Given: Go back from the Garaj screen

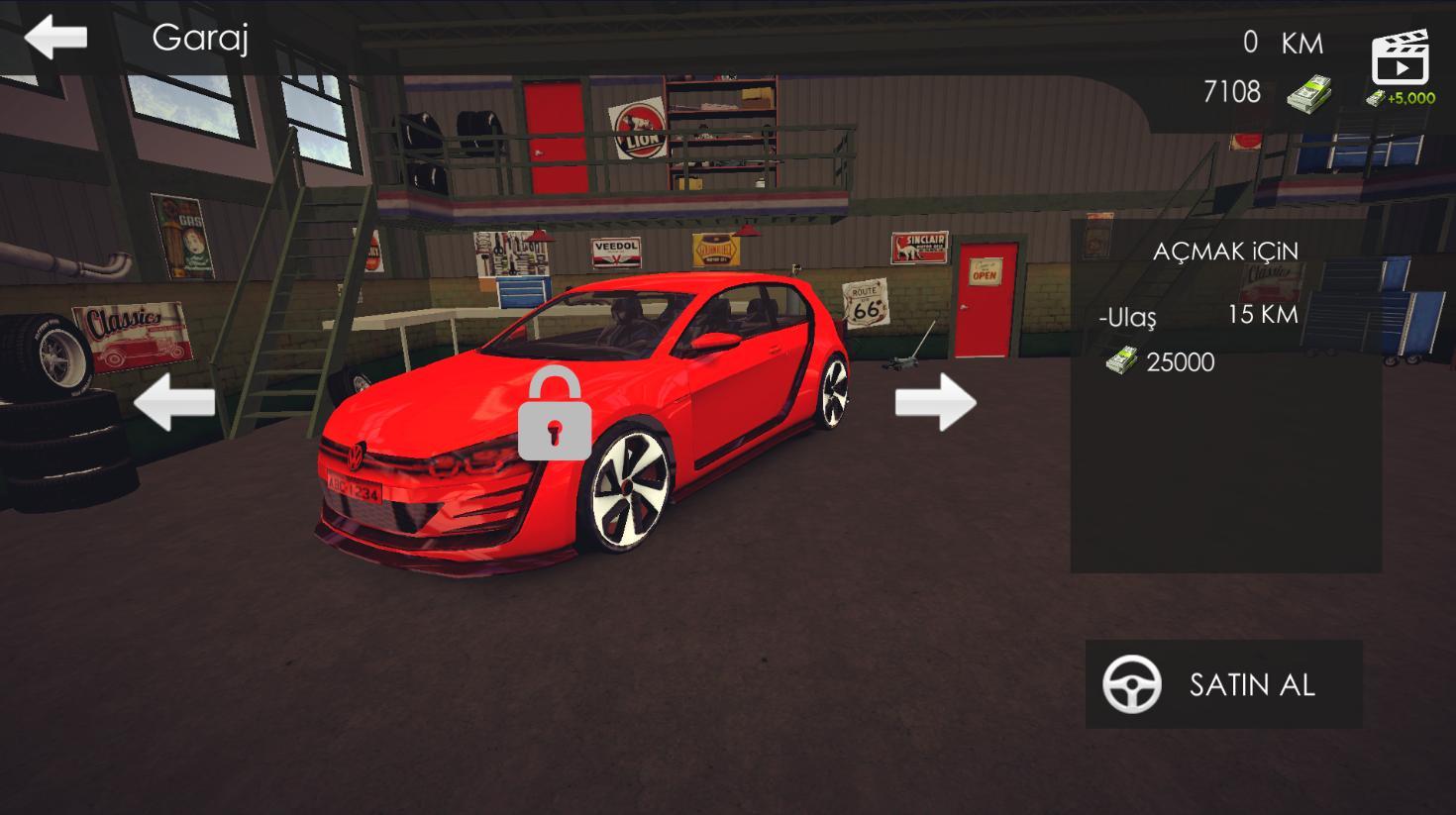Looking at the screenshot, I should [55, 38].
